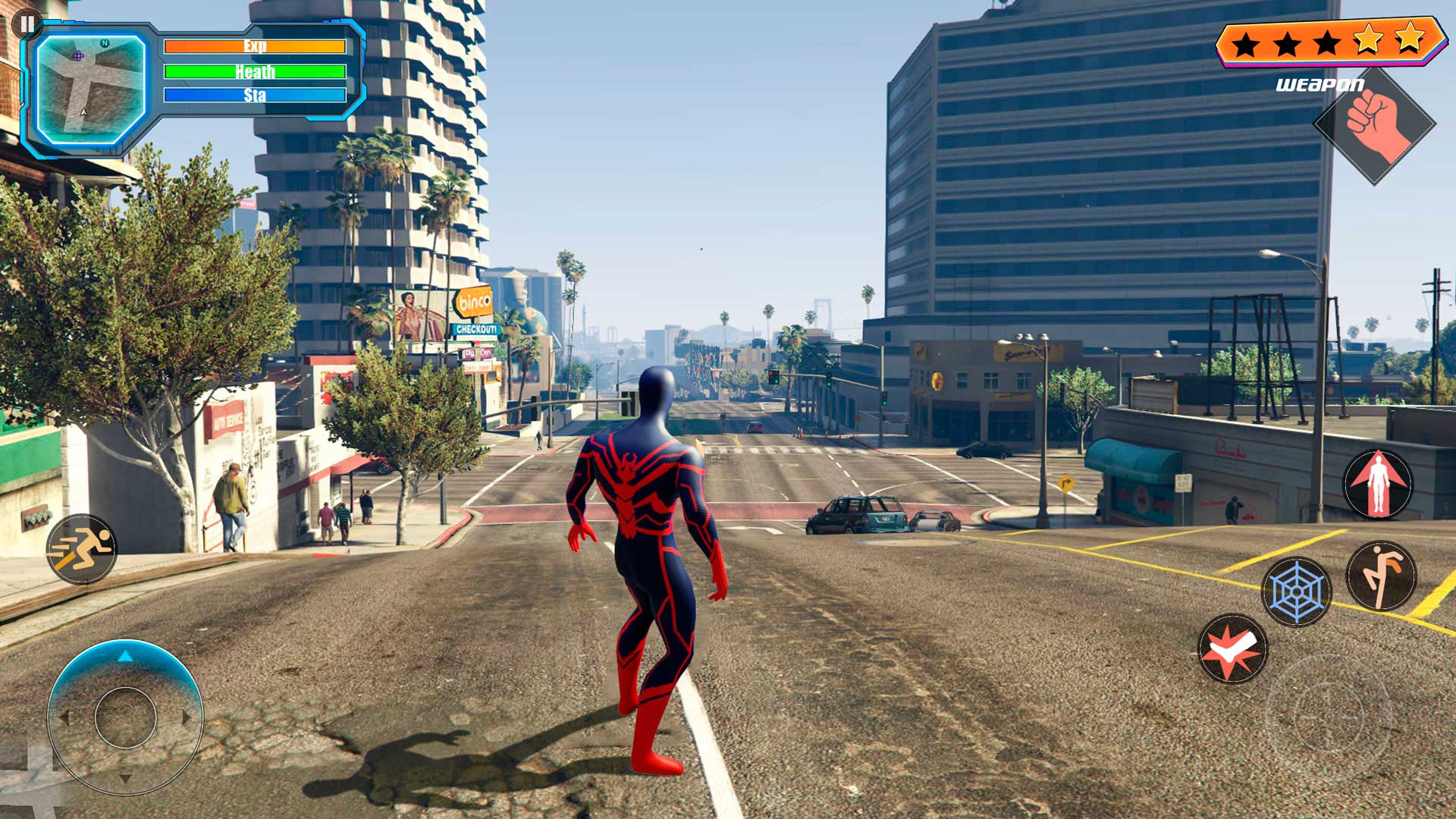Tap the fist weapon selector

tap(1374, 126)
